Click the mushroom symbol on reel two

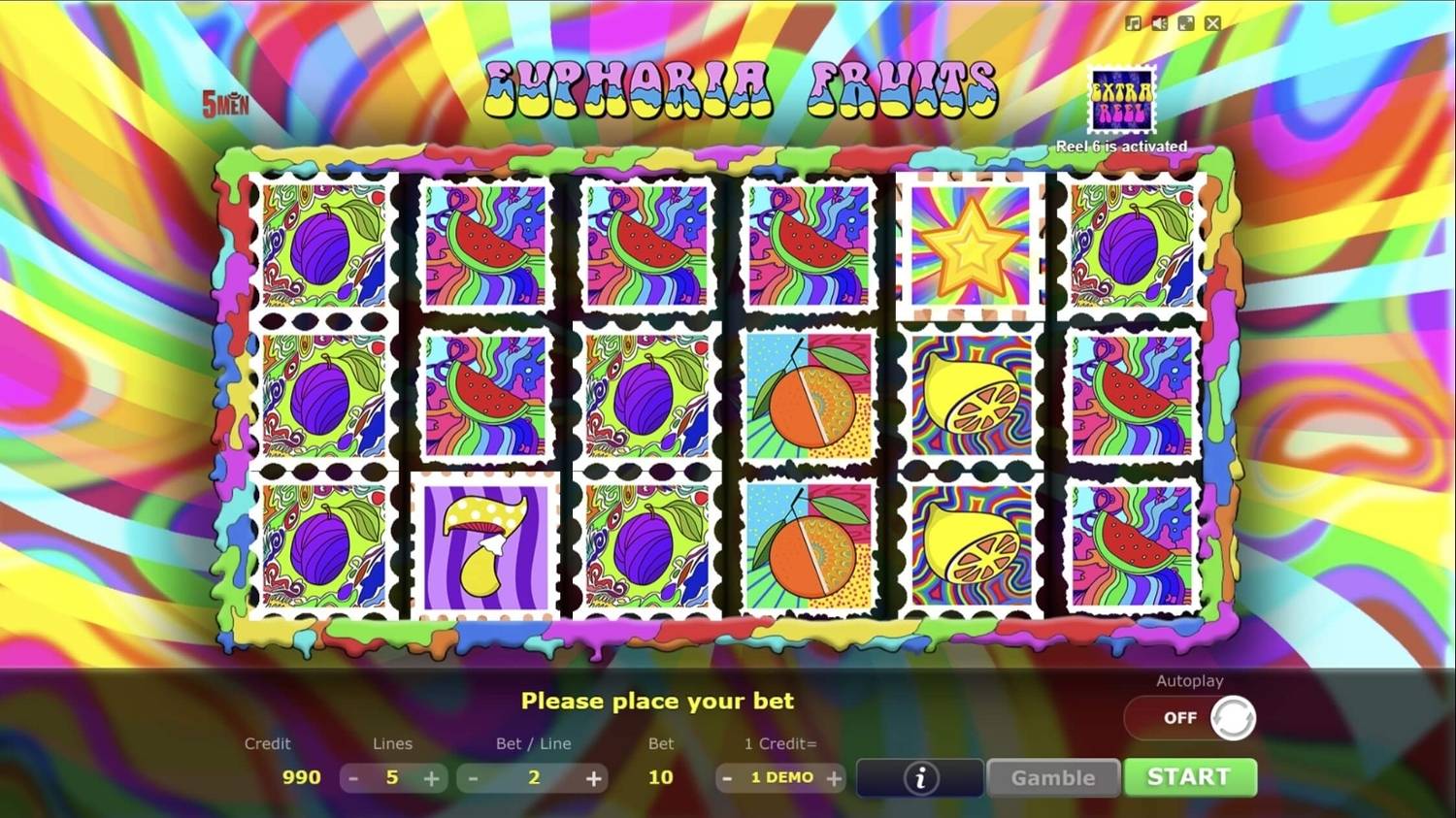pyautogui.click(x=484, y=545)
